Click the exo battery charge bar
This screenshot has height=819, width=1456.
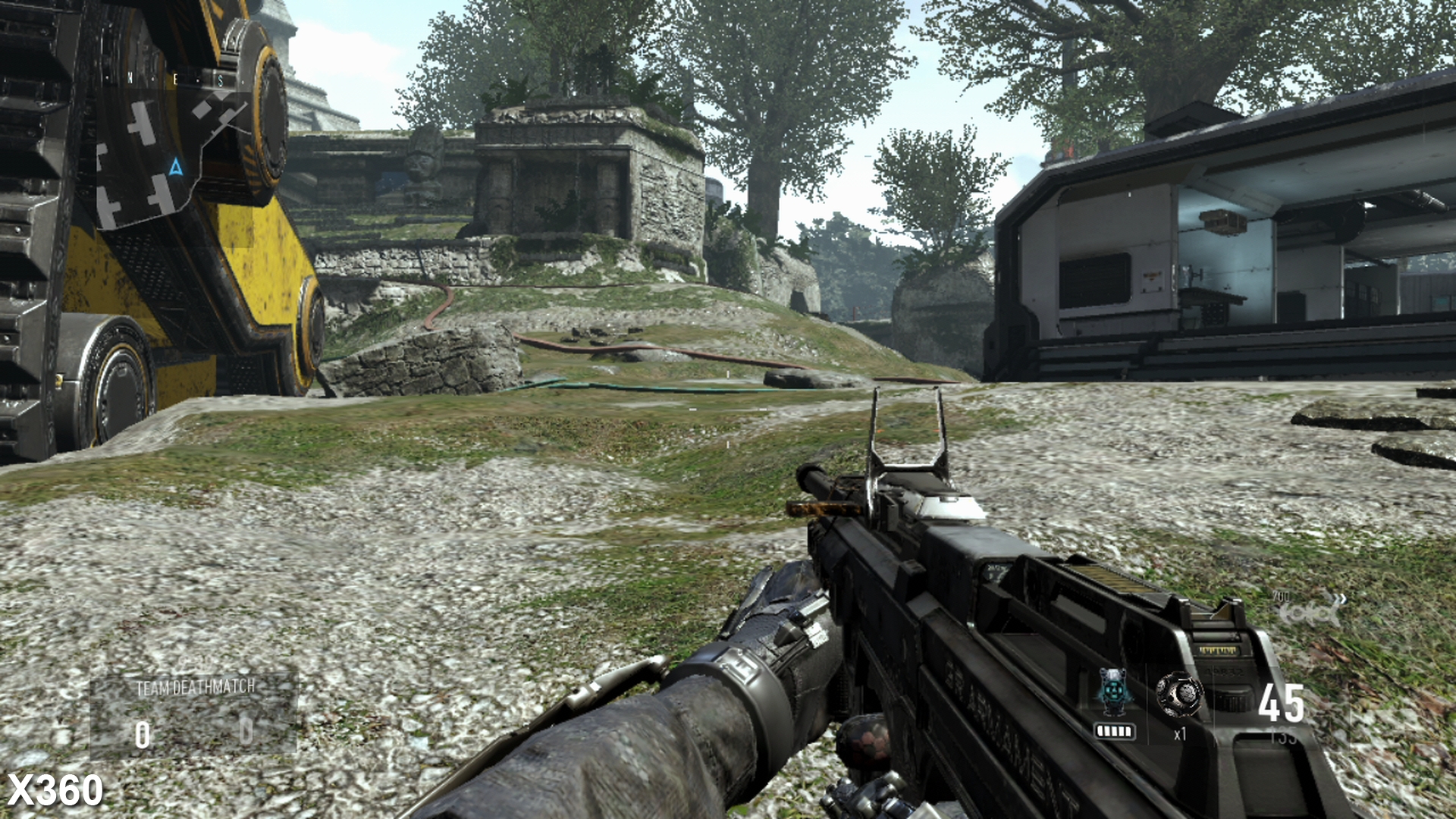[x=1116, y=731]
